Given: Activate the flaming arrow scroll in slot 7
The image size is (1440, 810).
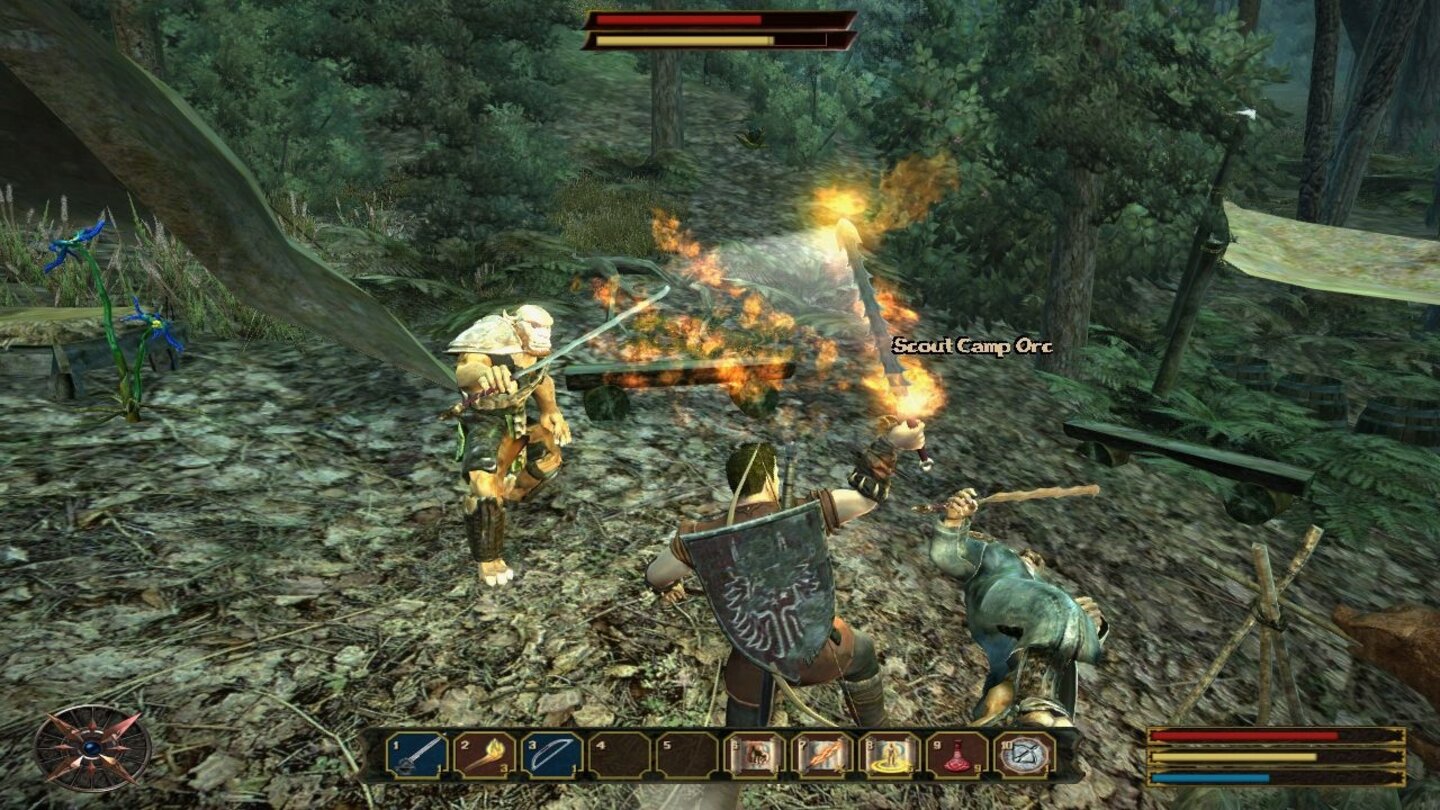Looking at the screenshot, I should 822,755.
